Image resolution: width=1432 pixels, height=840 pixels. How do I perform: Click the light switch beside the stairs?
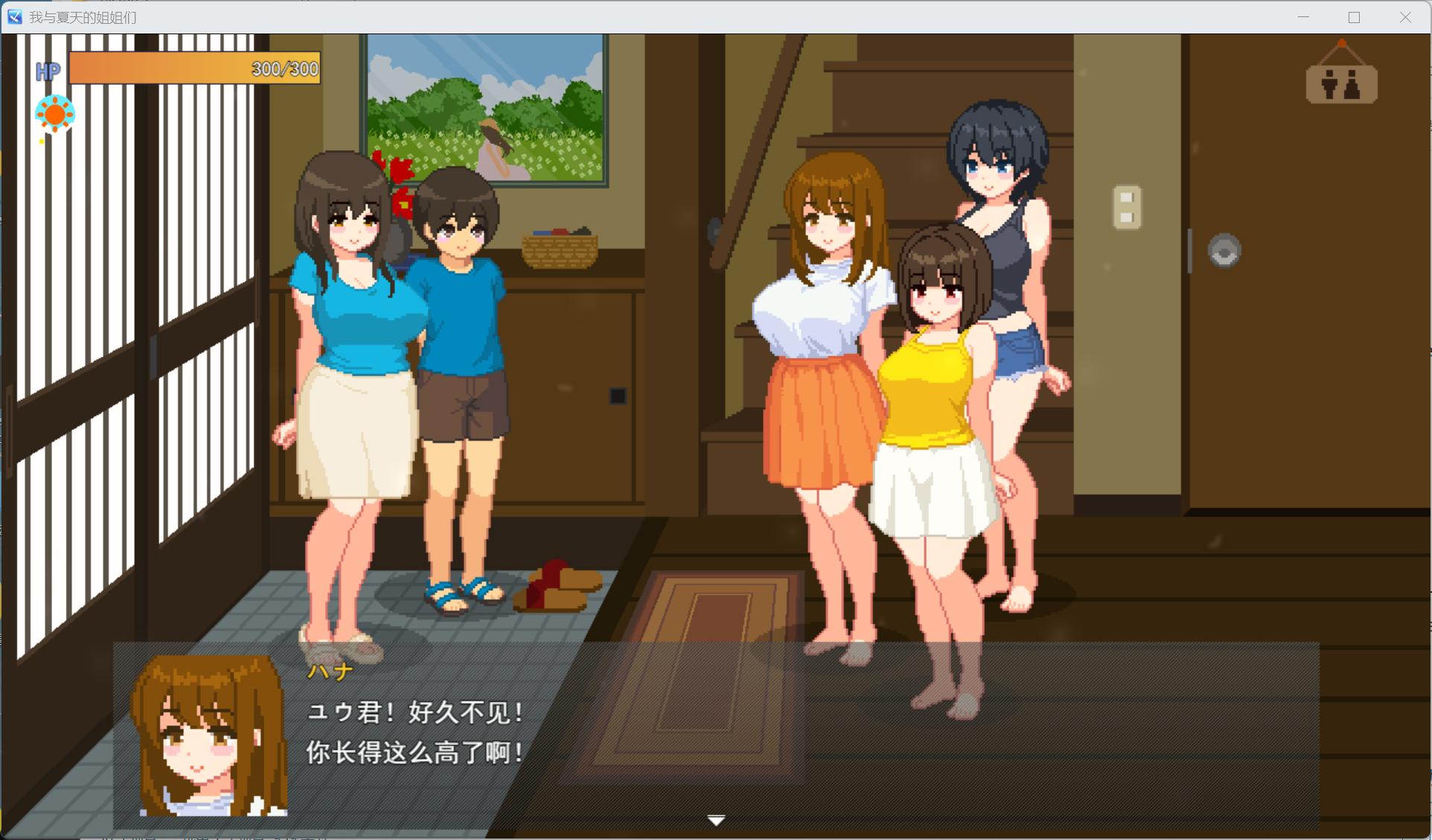point(1125,207)
